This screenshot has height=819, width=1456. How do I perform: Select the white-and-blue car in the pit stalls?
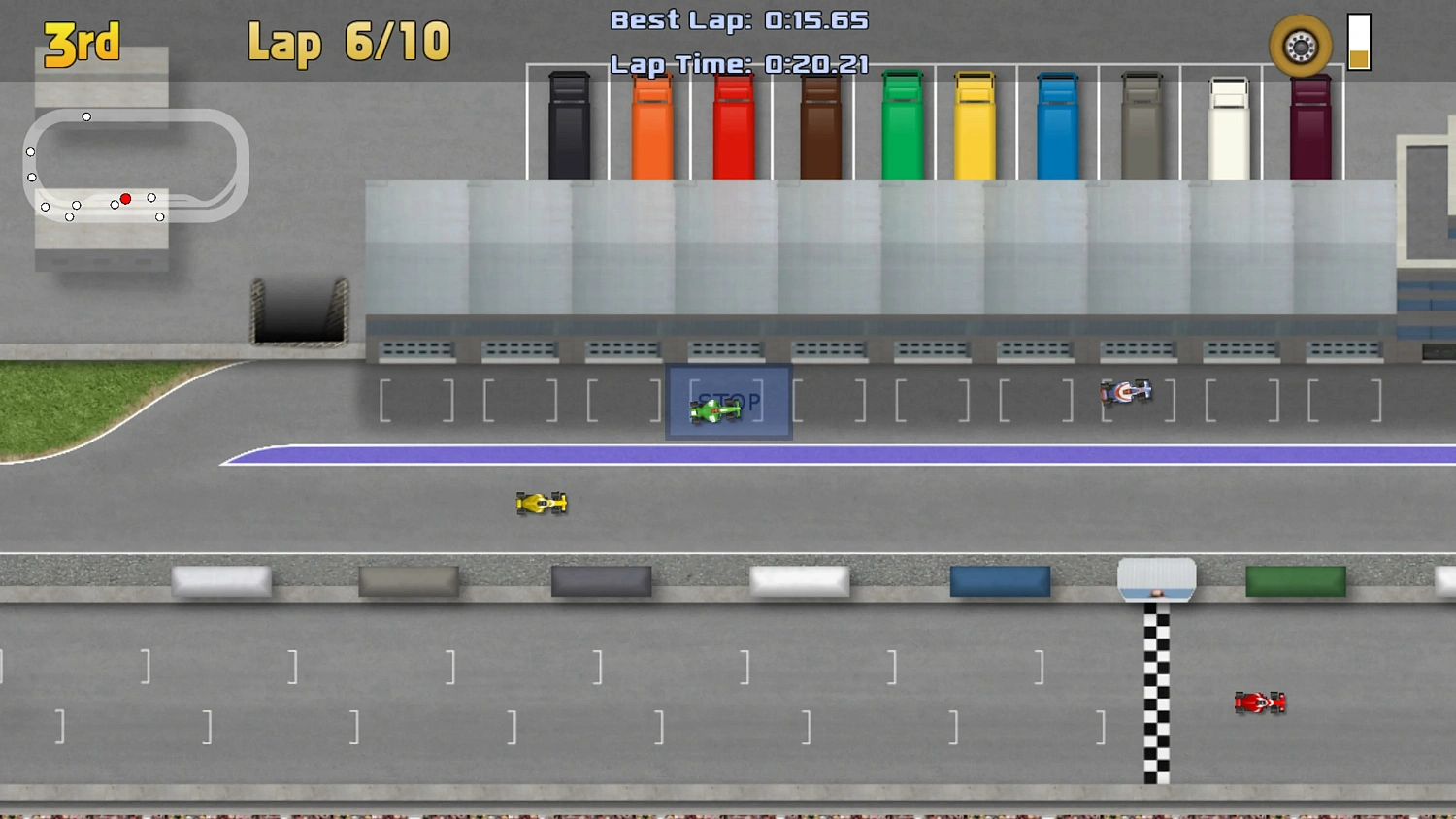[1128, 392]
